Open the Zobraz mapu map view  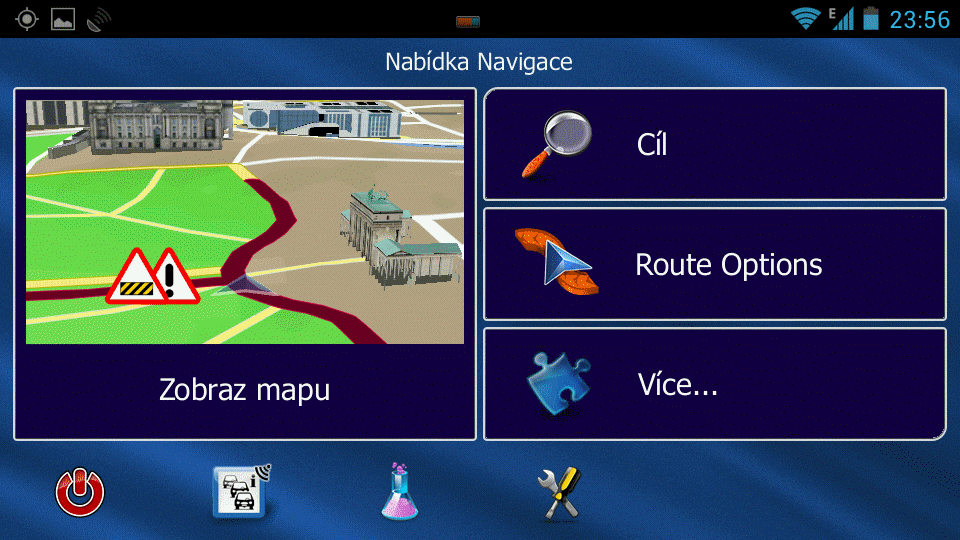pos(244,264)
